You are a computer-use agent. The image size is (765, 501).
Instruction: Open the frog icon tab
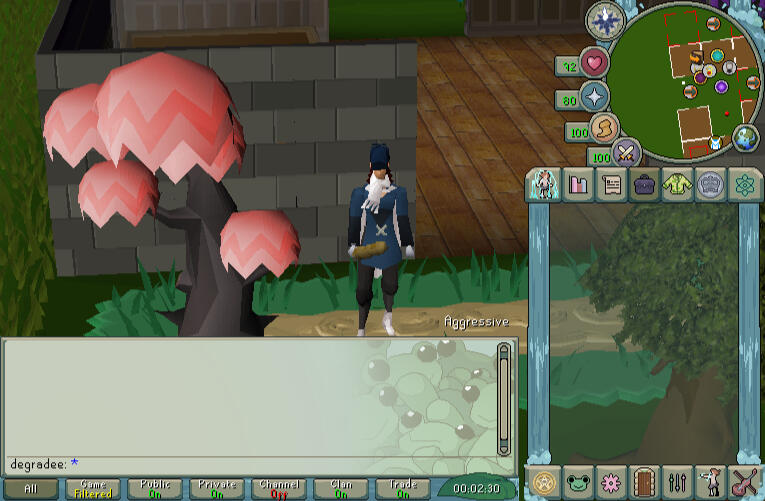(x=577, y=482)
